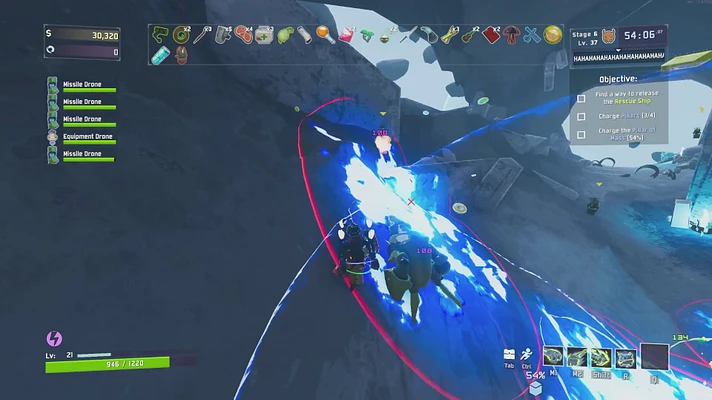Activate the secondary skill icon labeled M2

tap(577, 357)
